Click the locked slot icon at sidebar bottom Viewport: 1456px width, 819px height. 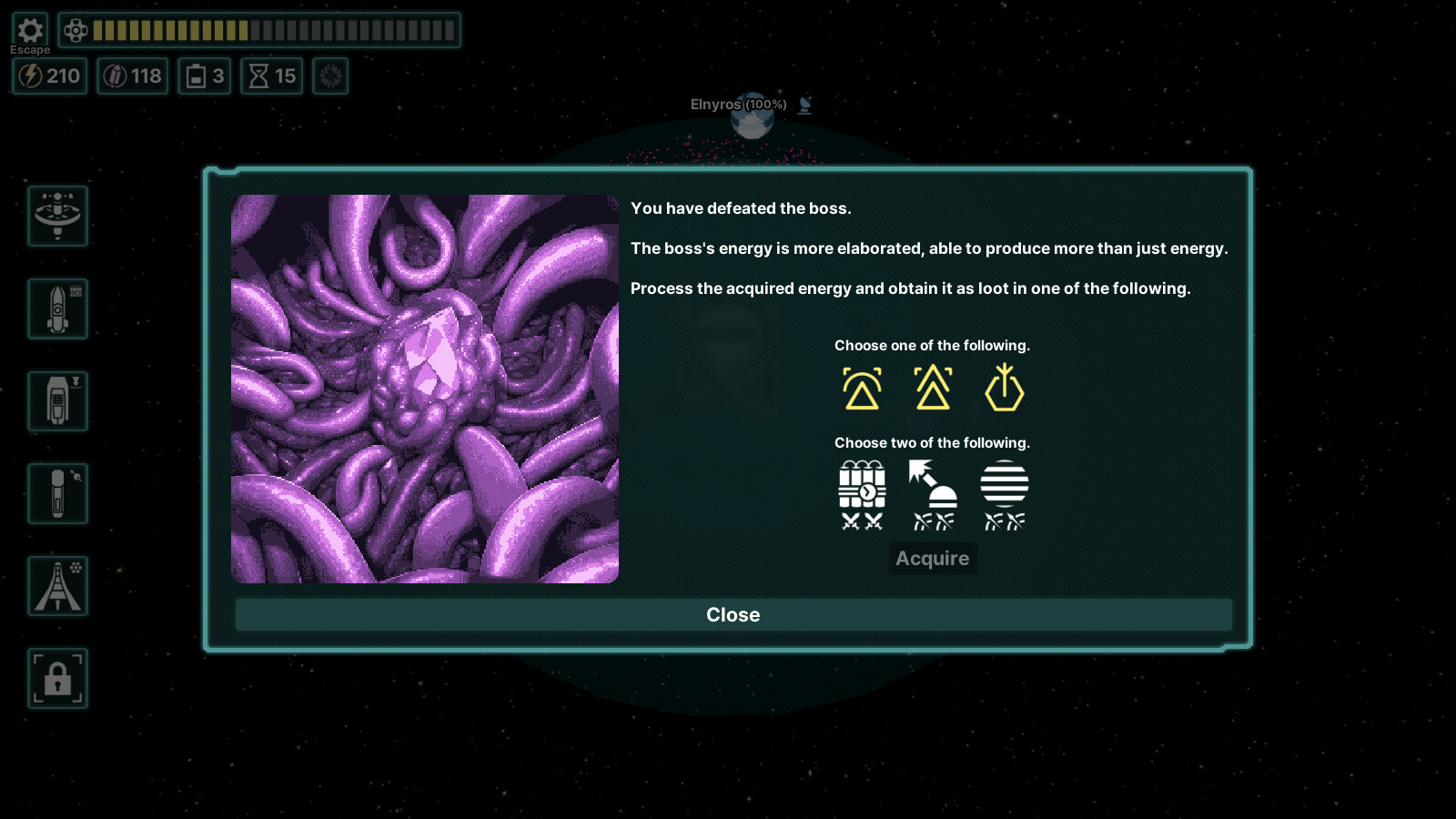[x=57, y=677]
